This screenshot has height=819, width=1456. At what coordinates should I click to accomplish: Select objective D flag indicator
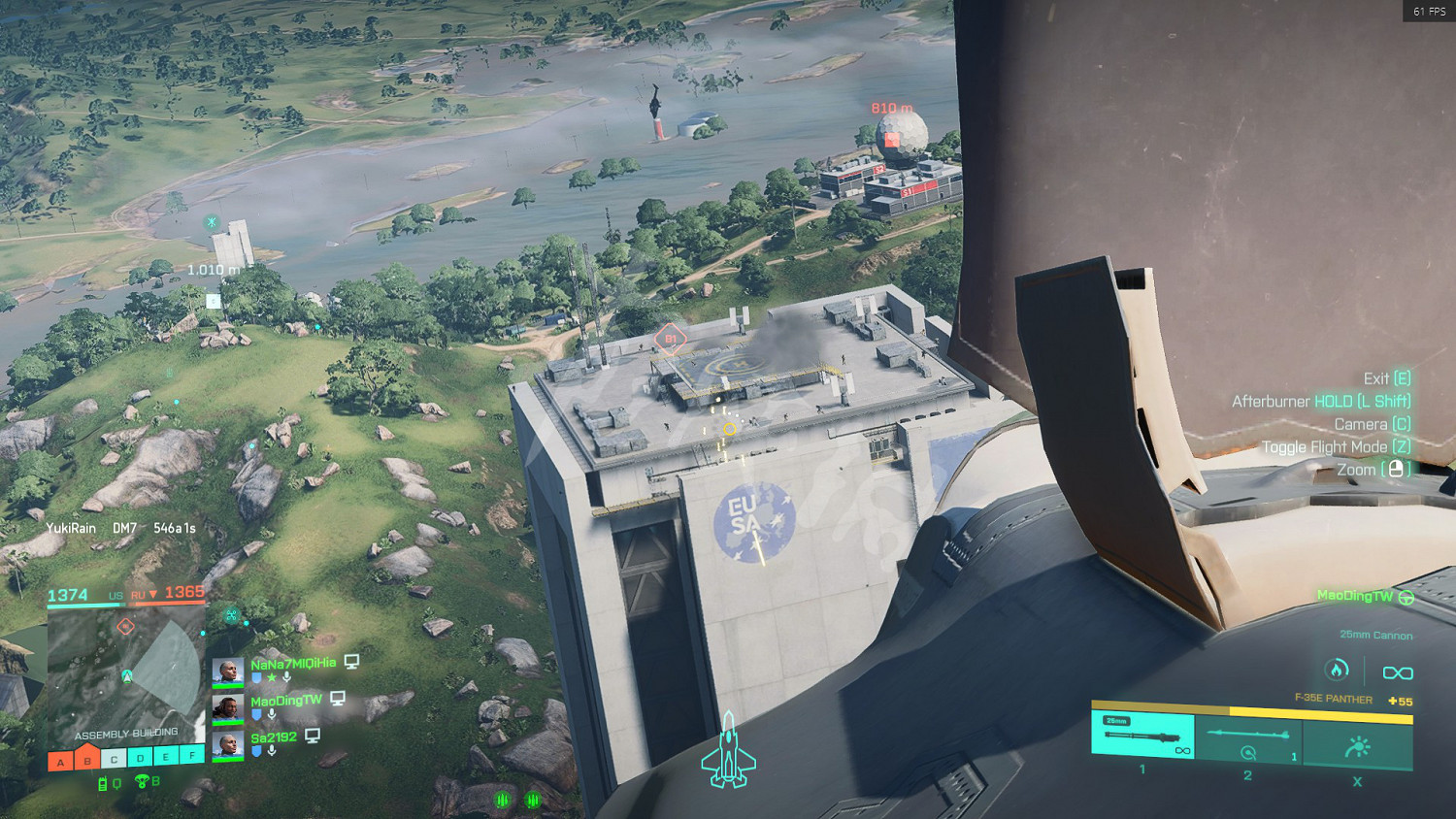[x=140, y=758]
